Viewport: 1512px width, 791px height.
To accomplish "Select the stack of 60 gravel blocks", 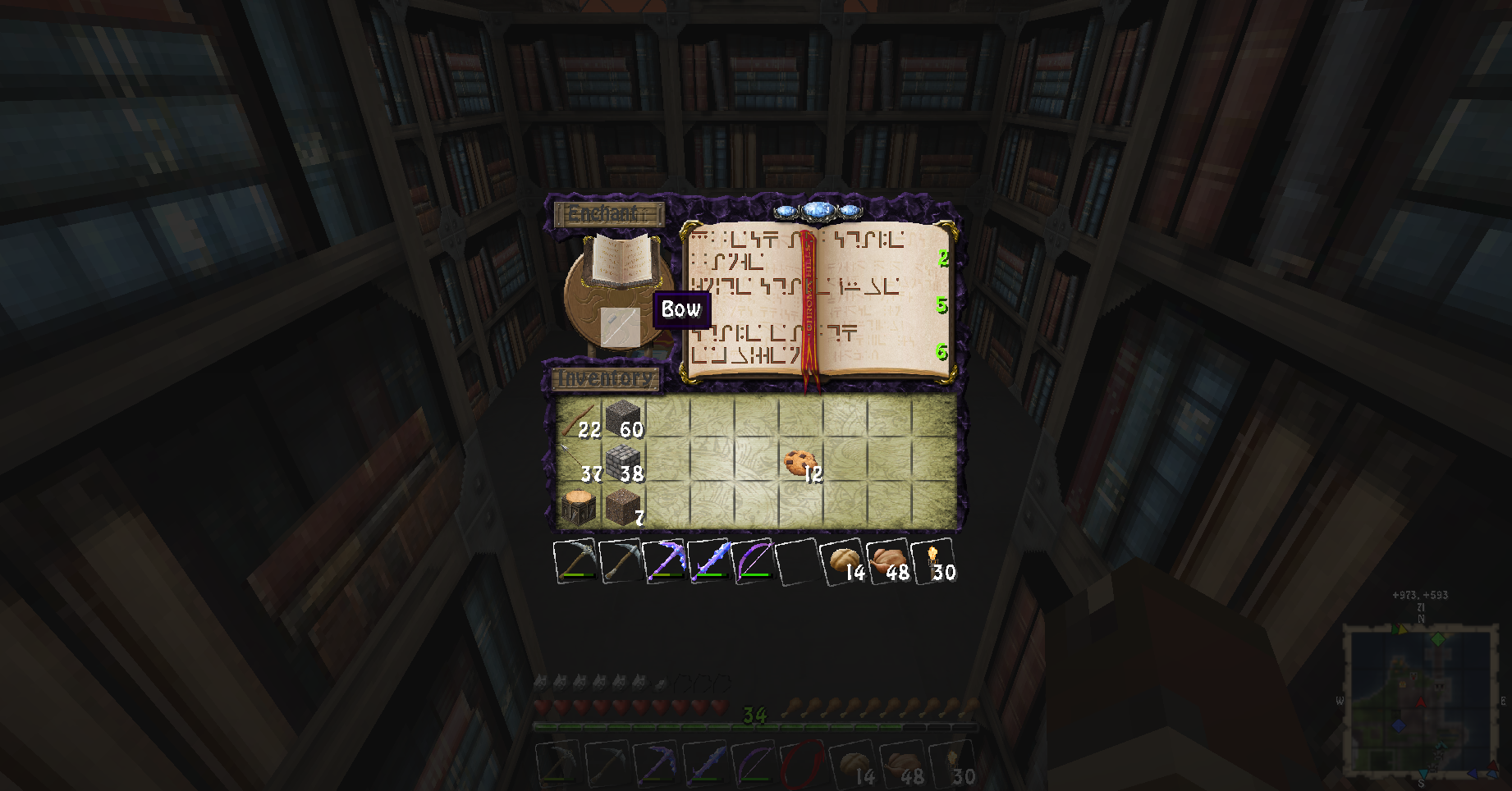I will point(623,418).
